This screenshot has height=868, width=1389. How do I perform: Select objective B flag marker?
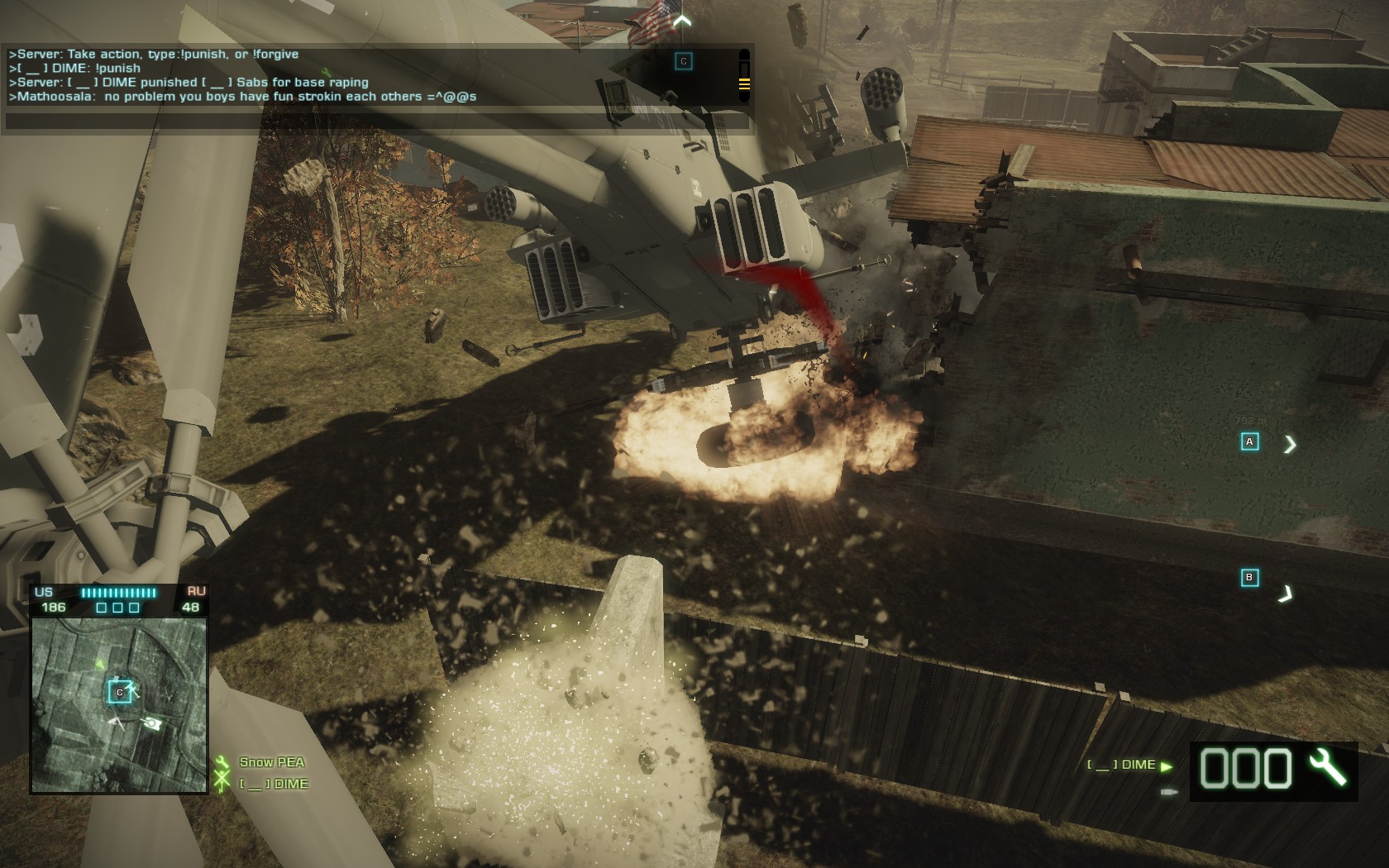[x=1249, y=577]
